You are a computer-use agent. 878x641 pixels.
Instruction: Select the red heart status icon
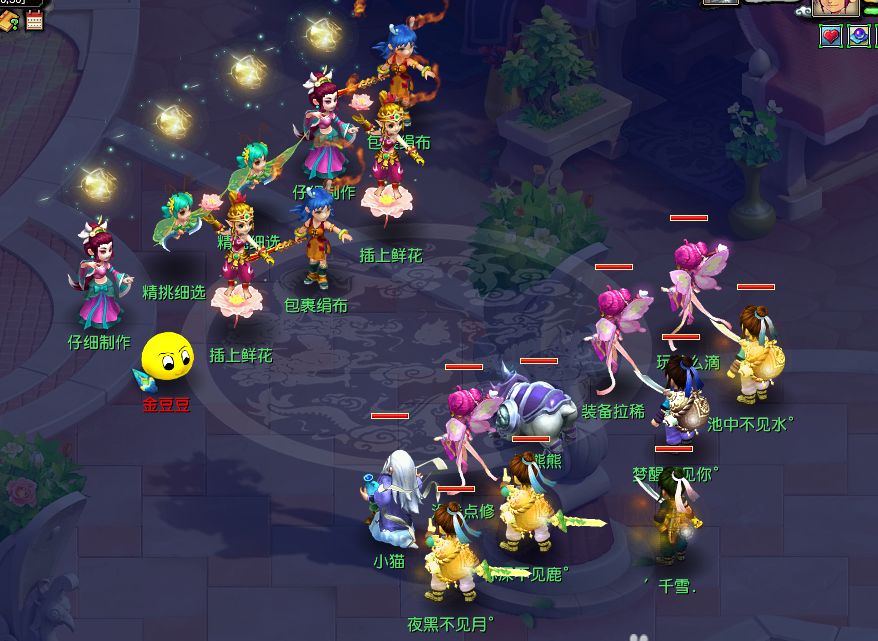point(831,37)
